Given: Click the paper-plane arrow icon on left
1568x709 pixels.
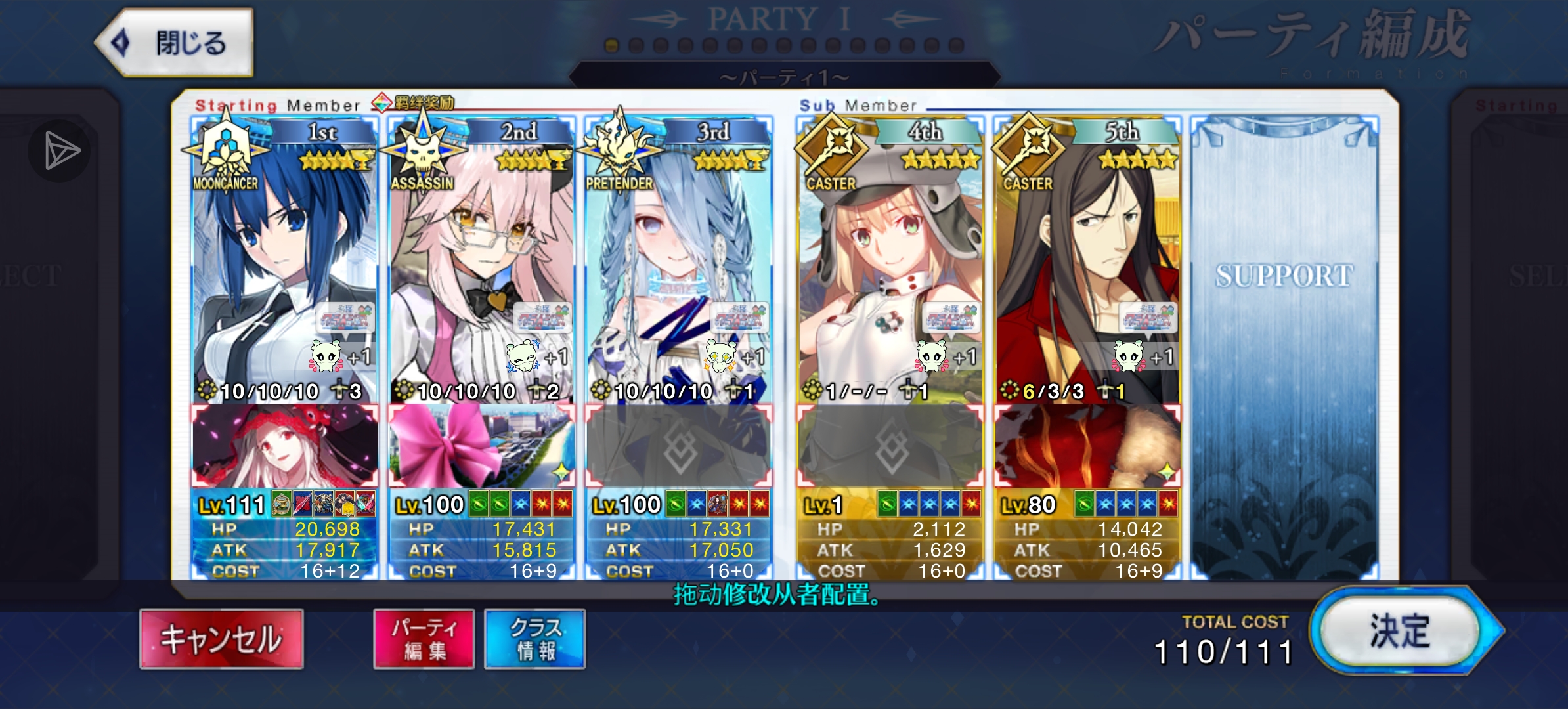Looking at the screenshot, I should click(x=60, y=151).
